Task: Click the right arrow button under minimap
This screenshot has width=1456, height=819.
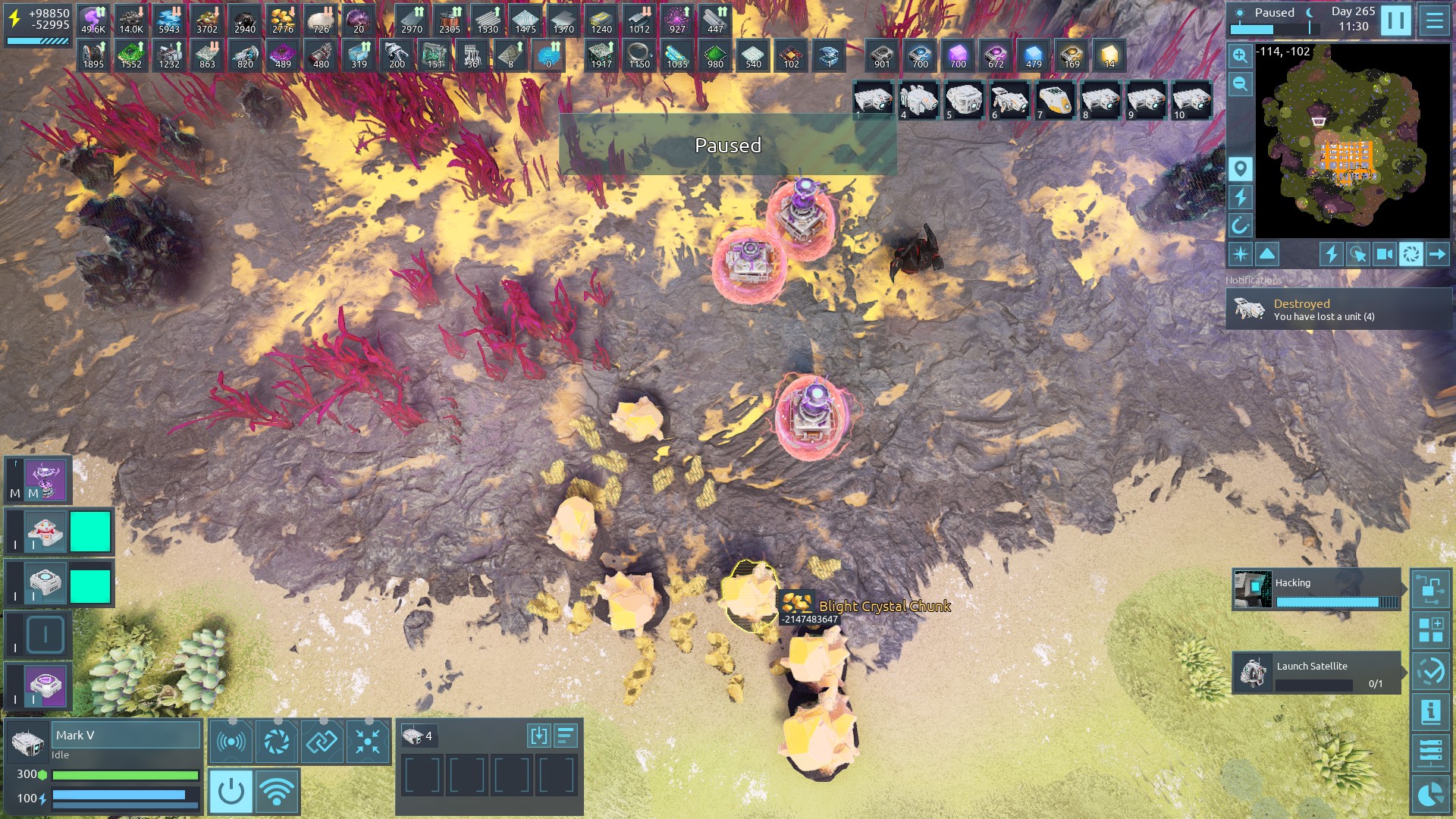Action: point(1437,254)
